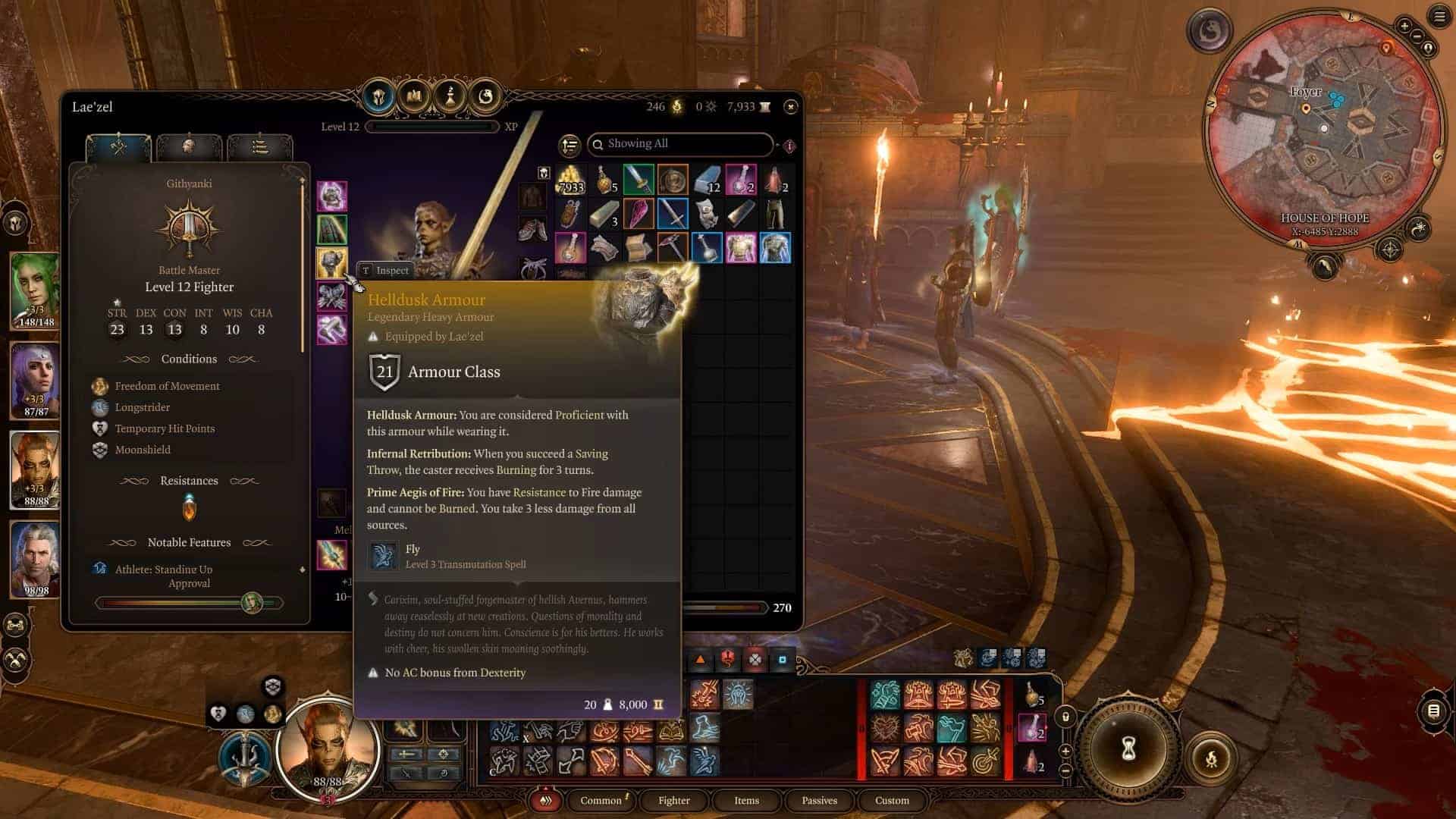1456x819 pixels.
Task: Open the spellbook tab icon
Action: point(414,96)
